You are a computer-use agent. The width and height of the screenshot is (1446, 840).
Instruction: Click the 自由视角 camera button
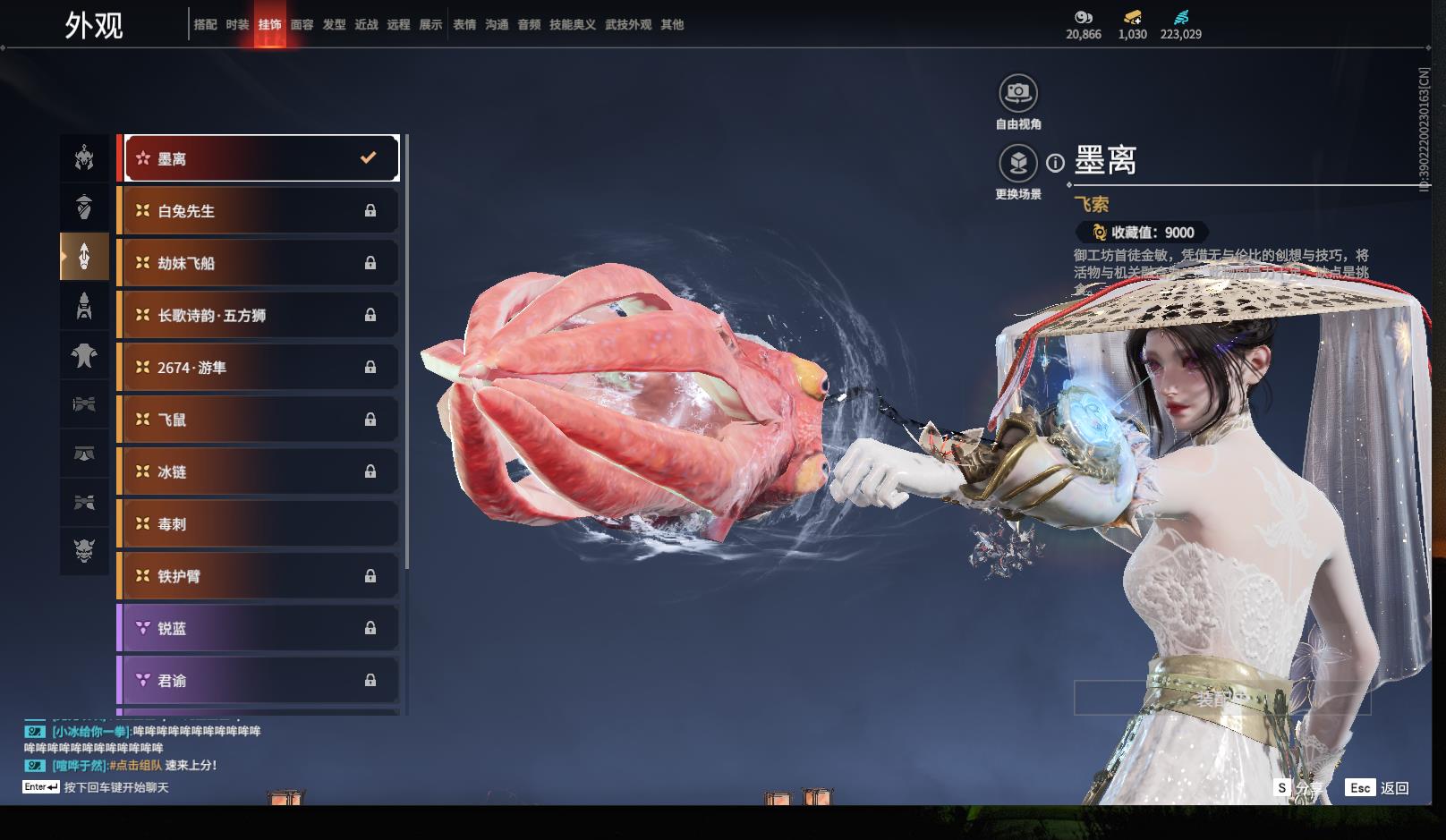point(1017,93)
